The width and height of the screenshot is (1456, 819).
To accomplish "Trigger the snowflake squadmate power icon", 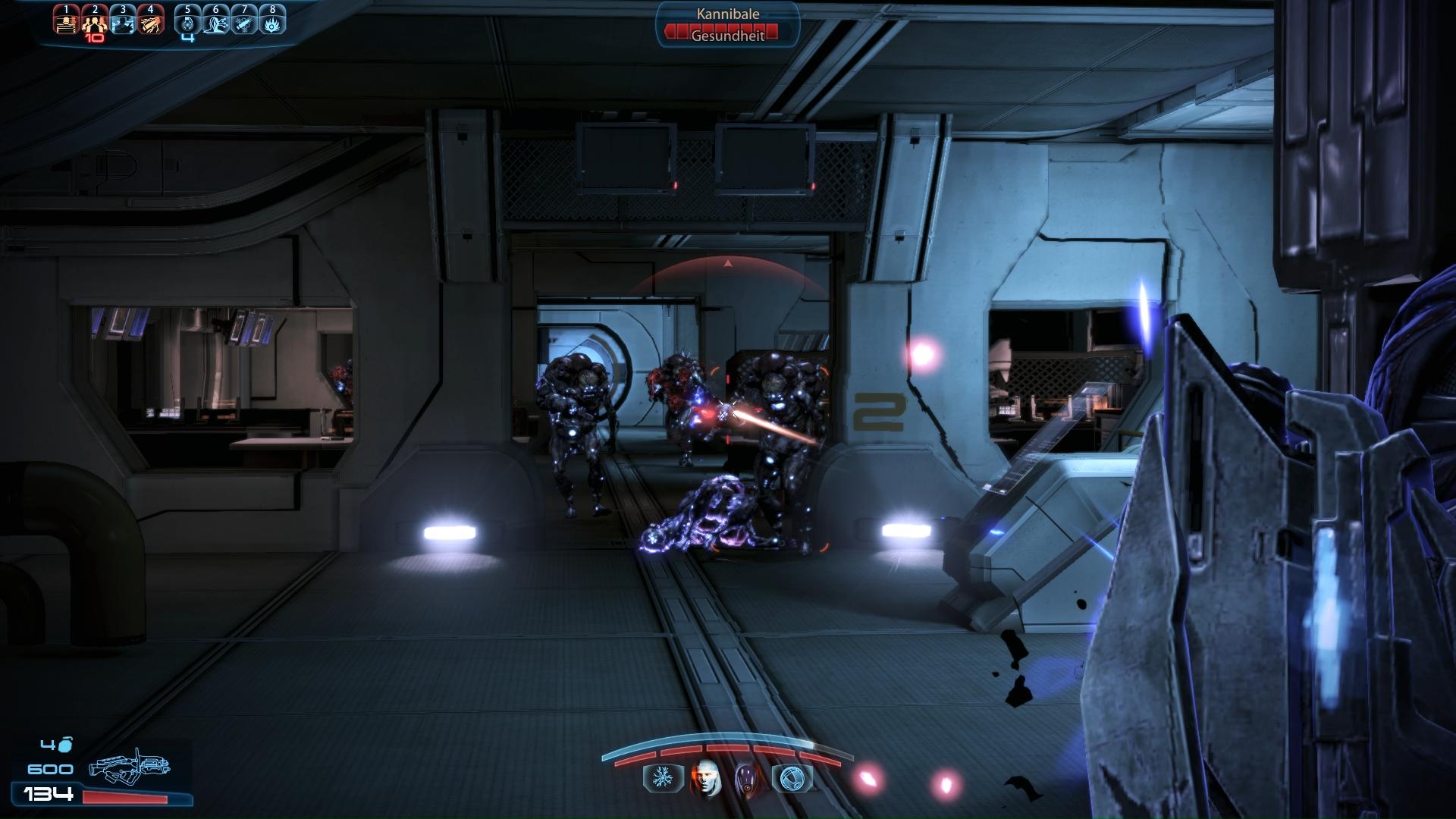I will tap(662, 778).
